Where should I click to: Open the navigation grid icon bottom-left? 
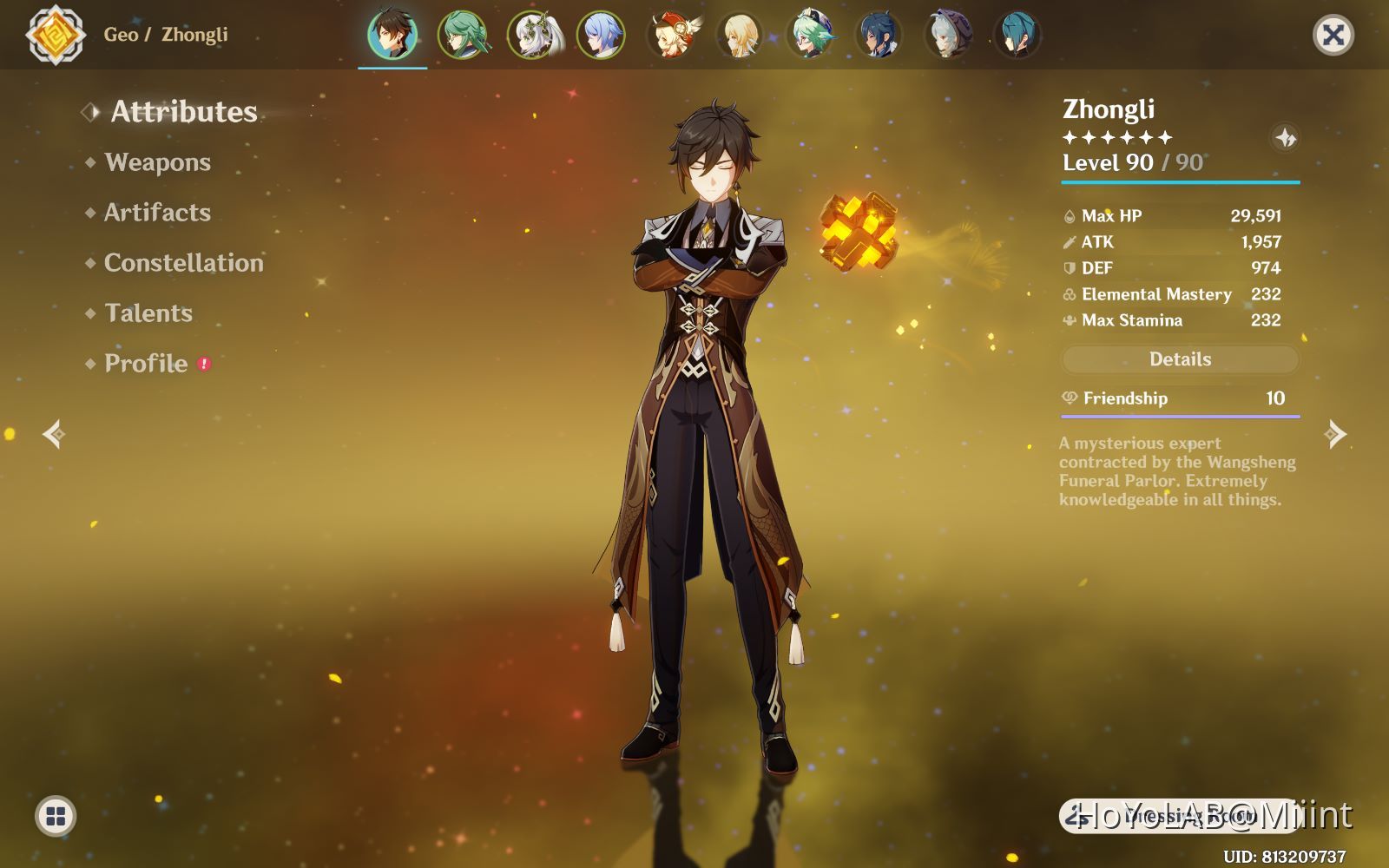[54, 814]
